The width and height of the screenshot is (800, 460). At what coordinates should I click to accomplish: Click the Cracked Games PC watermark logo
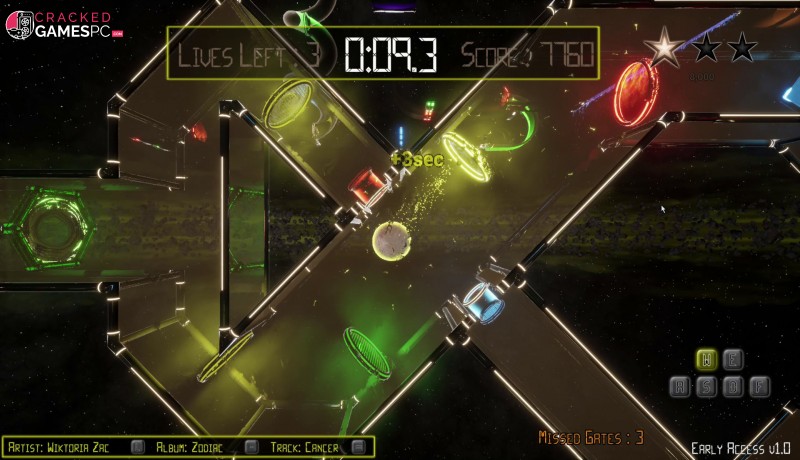coord(64,24)
